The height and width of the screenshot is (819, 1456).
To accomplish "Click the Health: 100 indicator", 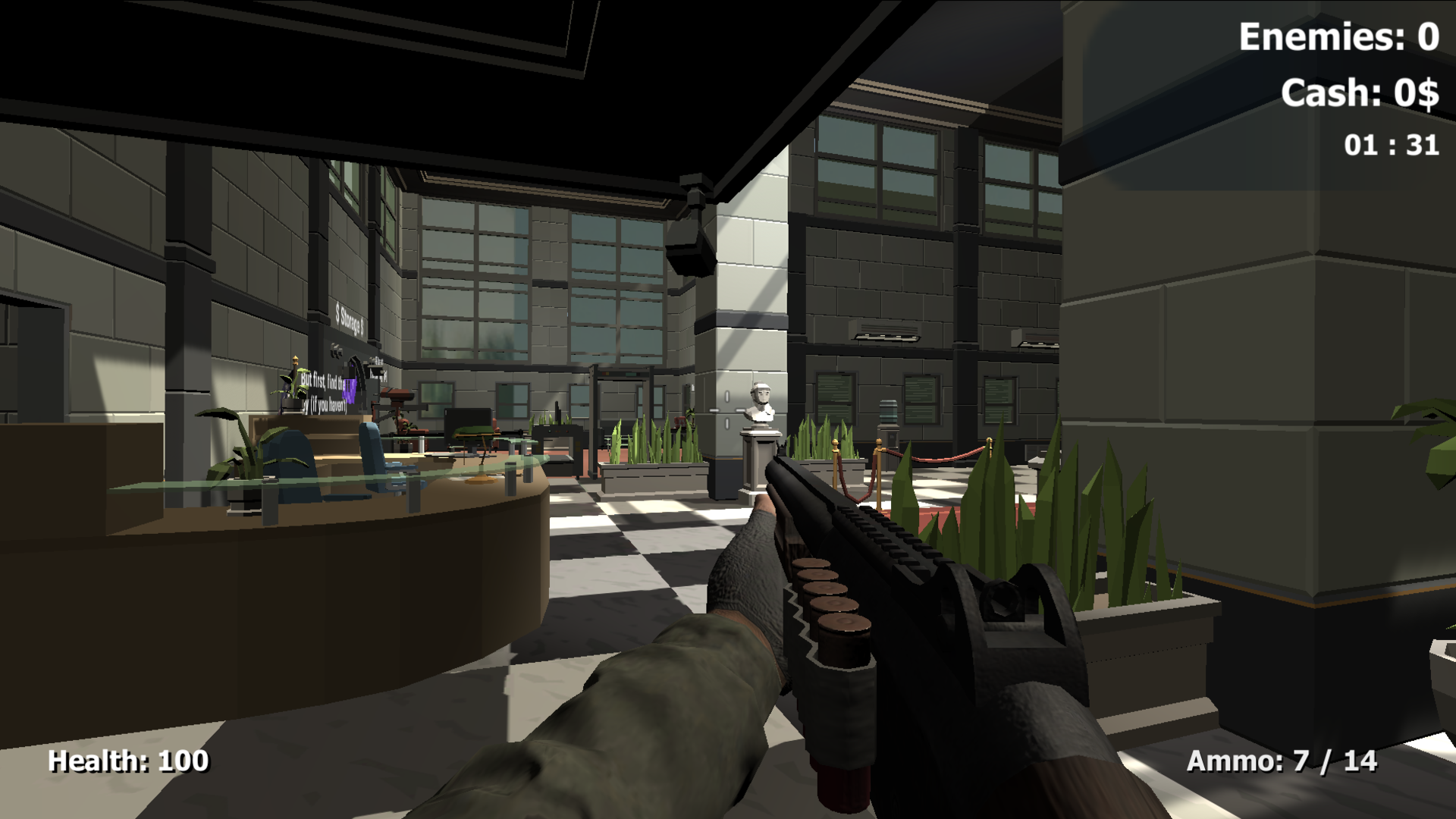I will pos(127,761).
